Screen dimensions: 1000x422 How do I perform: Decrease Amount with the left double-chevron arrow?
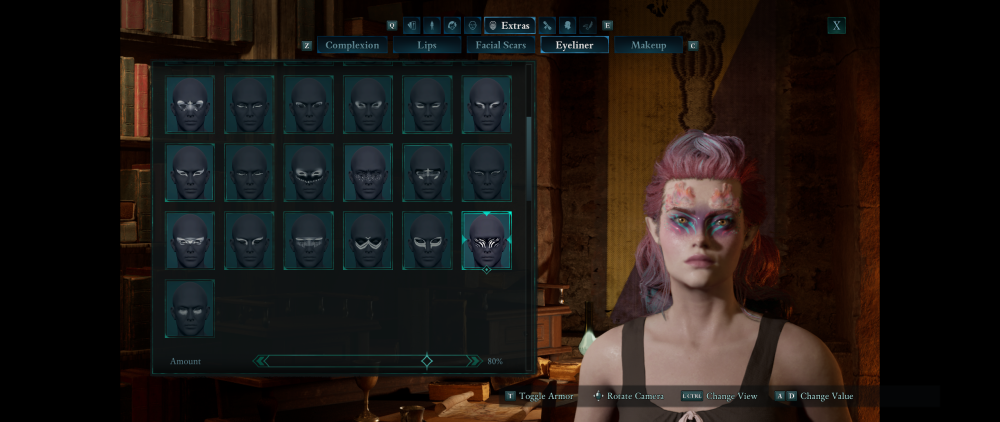point(261,361)
